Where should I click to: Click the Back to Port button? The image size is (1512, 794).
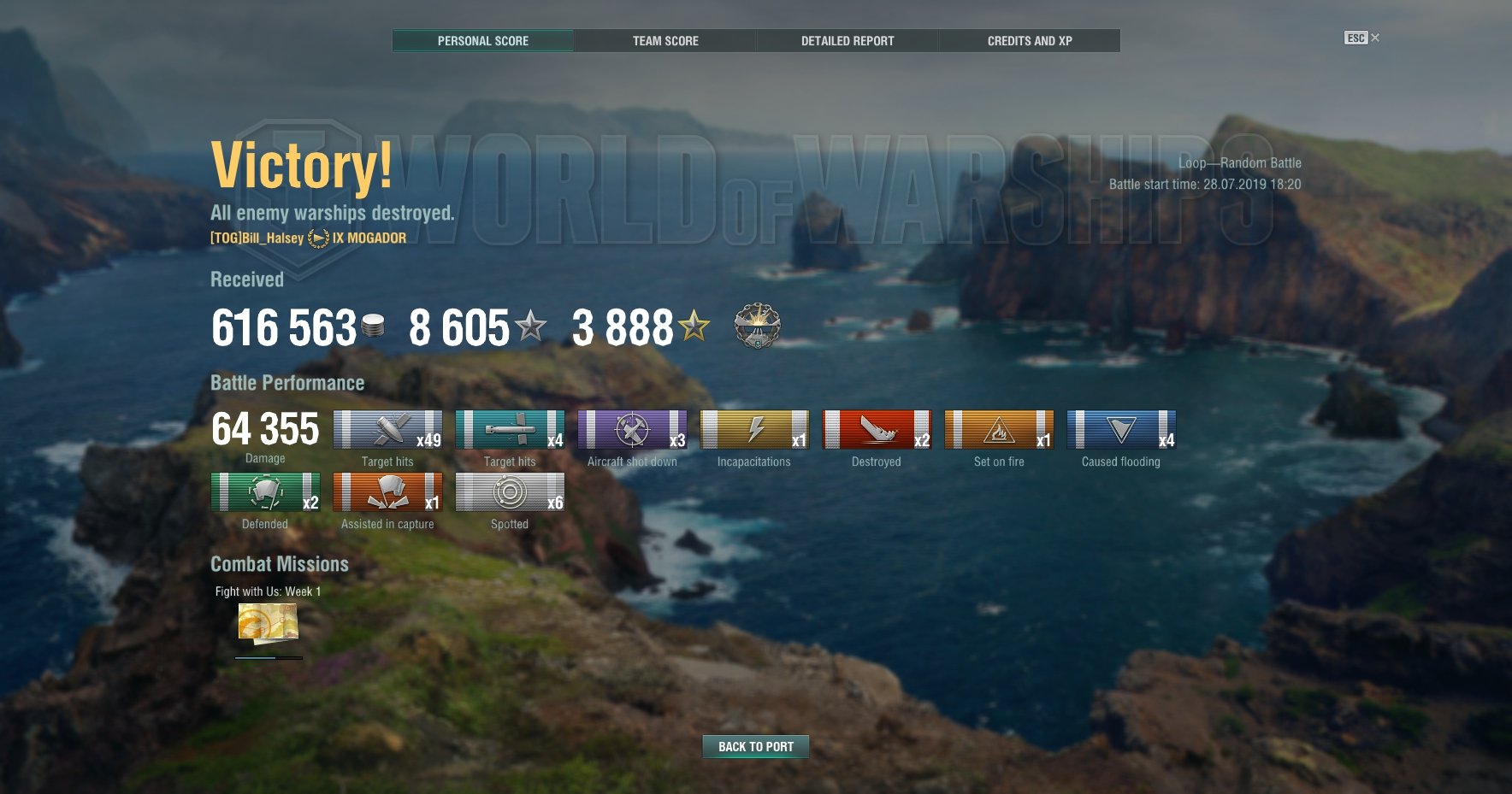pyautogui.click(x=756, y=747)
